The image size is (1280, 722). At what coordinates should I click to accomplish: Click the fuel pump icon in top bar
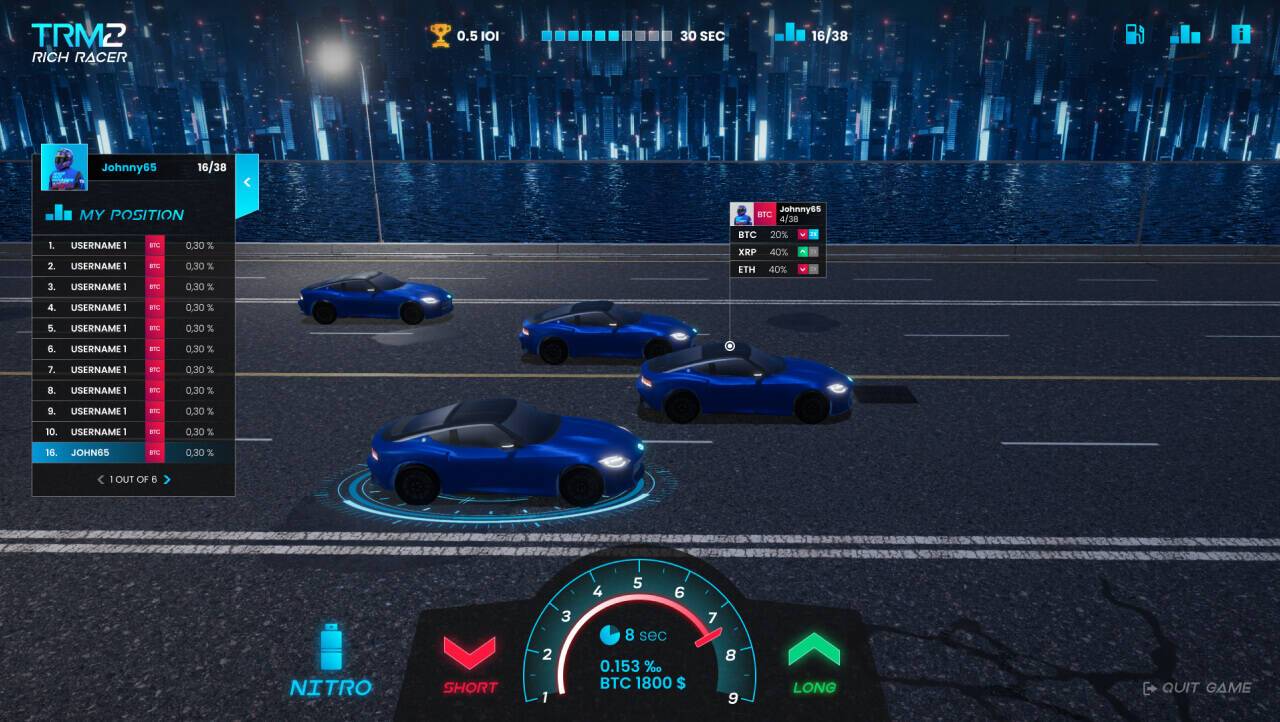coord(1135,33)
